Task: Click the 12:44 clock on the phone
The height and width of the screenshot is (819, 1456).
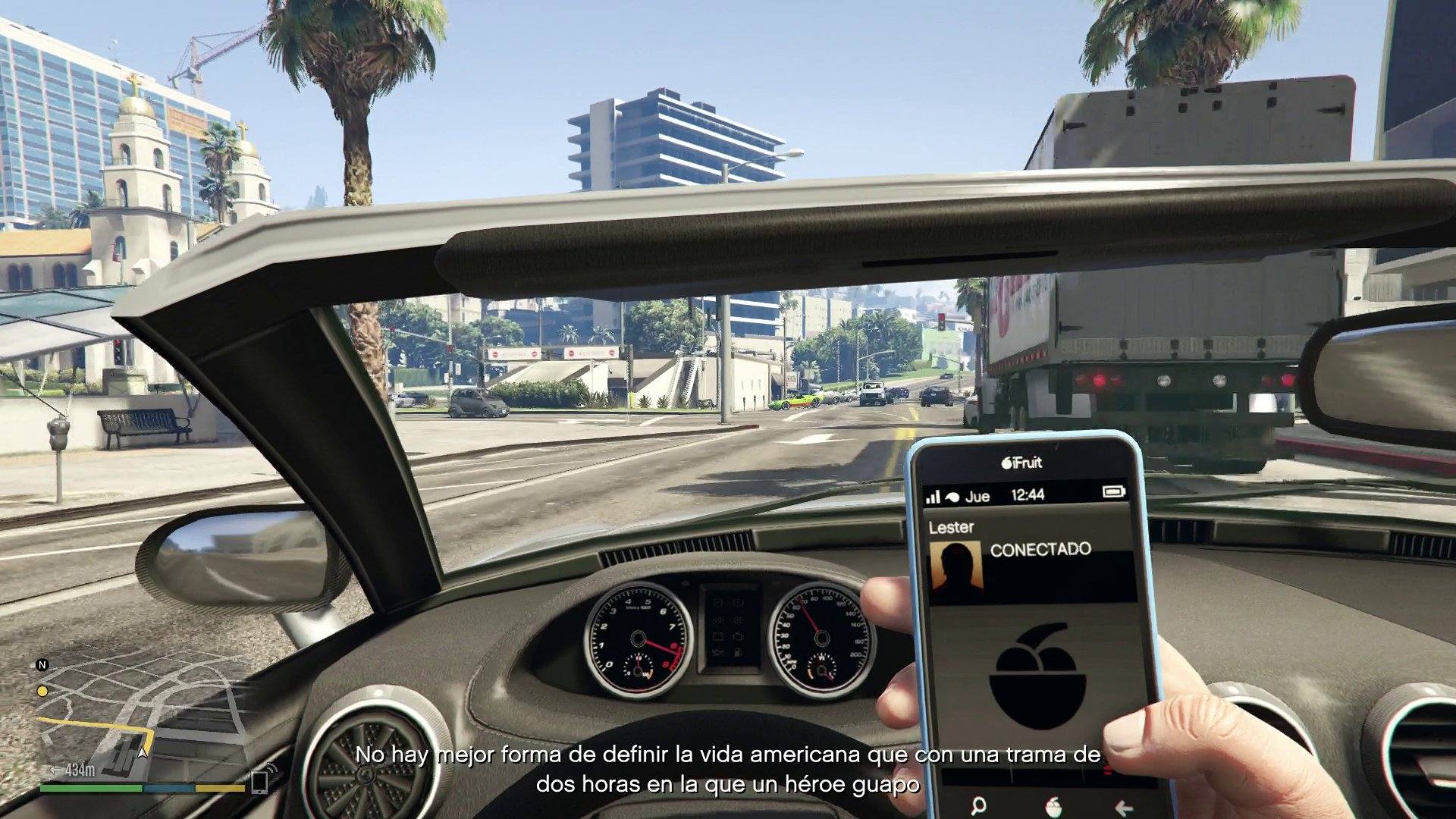Action: [1028, 494]
